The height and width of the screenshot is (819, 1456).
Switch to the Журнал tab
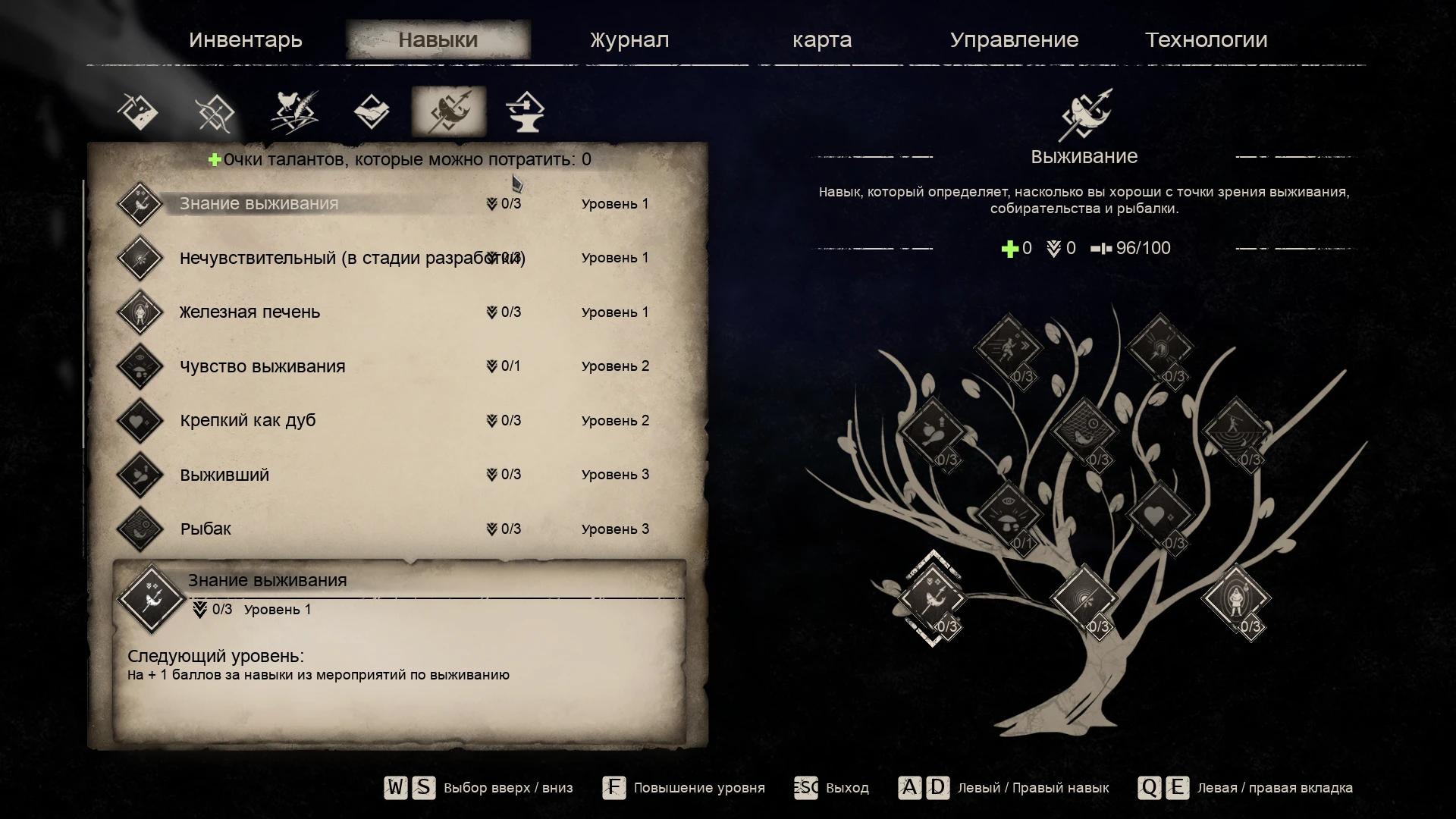[628, 39]
